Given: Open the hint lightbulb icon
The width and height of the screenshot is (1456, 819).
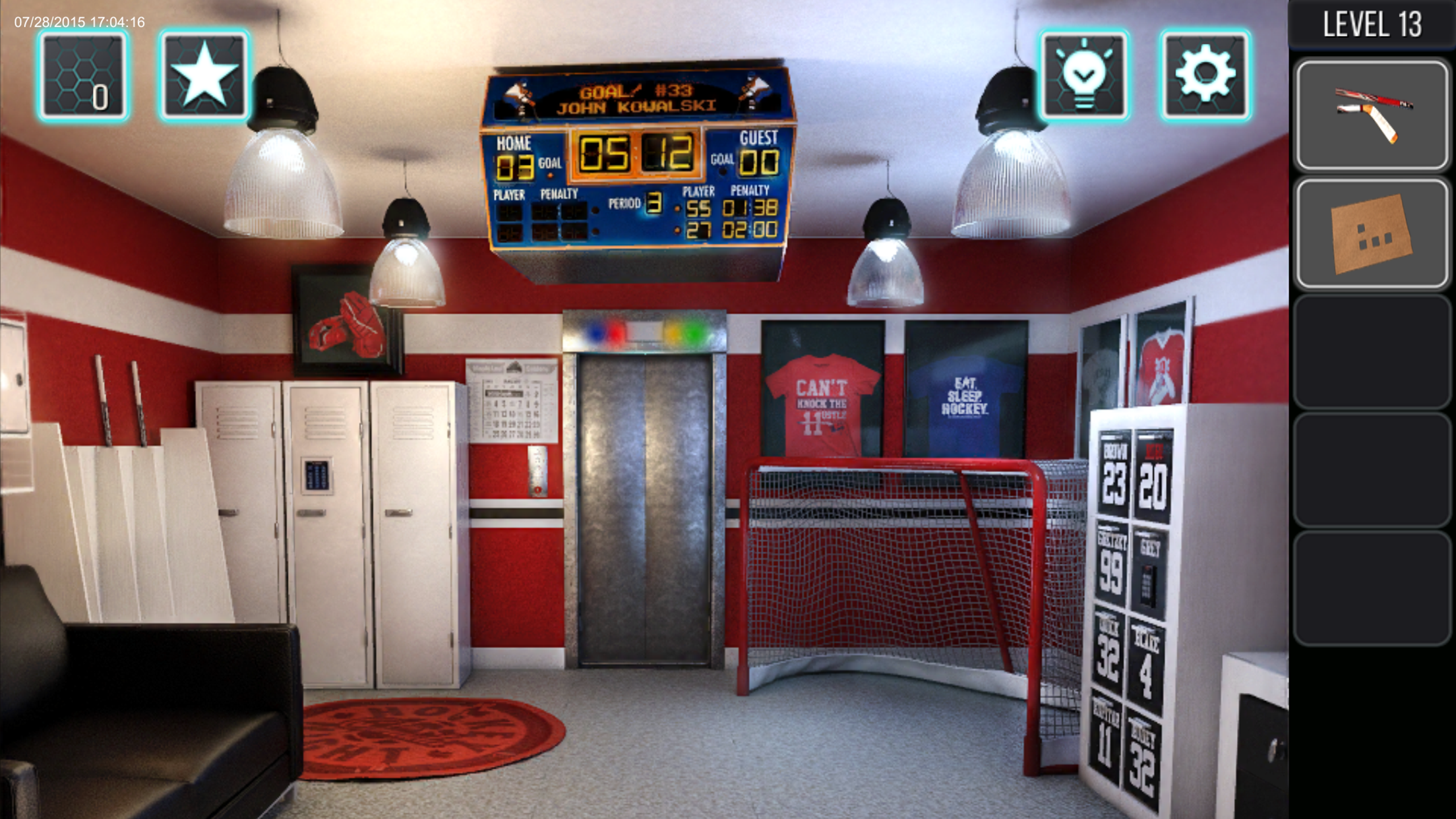Looking at the screenshot, I should [1085, 73].
